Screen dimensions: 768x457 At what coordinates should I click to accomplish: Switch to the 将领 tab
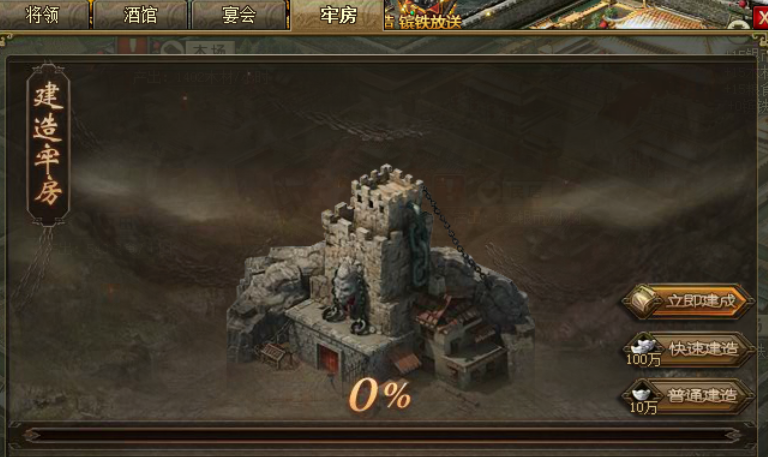click(x=43, y=15)
